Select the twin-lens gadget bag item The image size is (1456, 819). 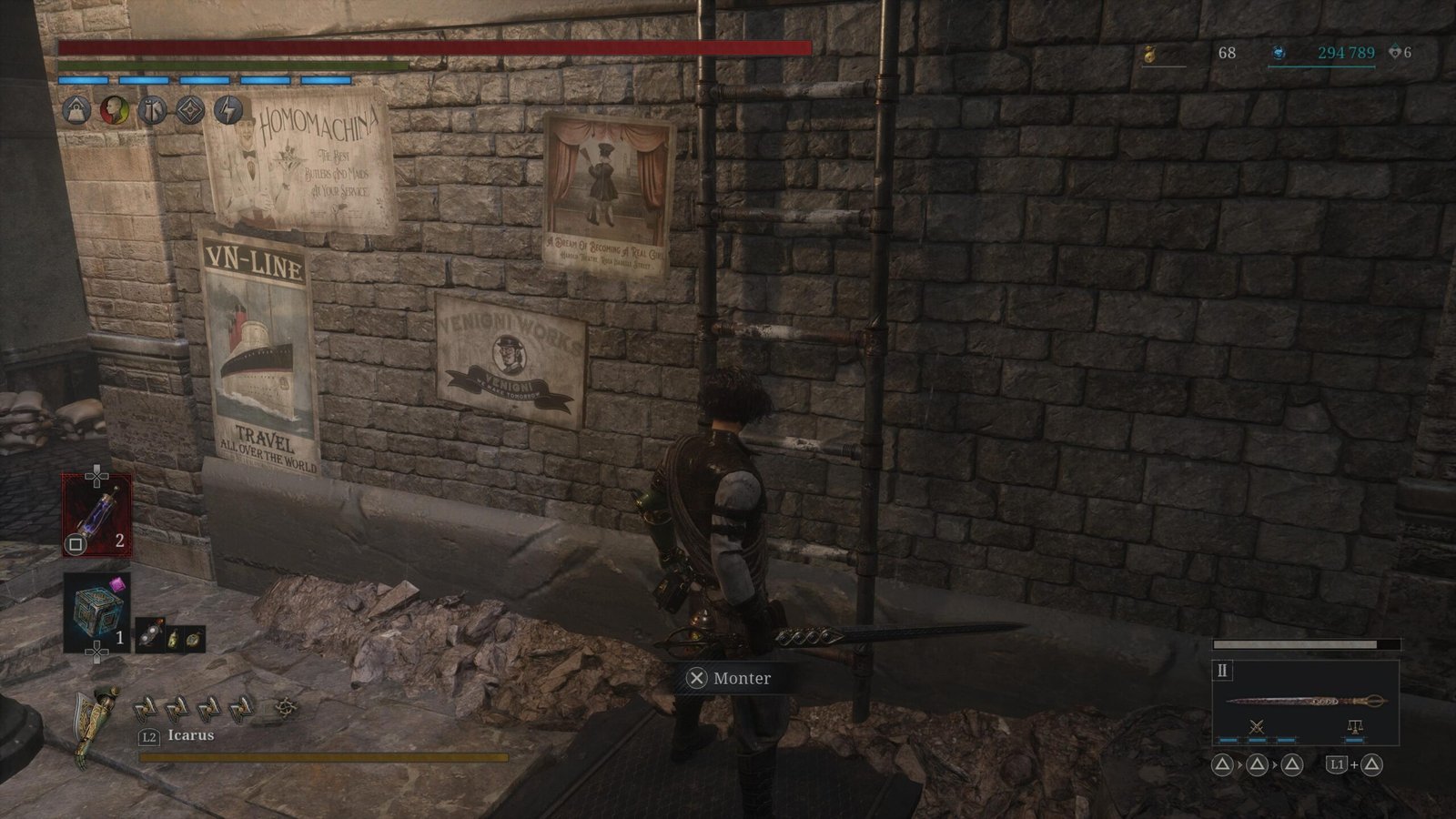(x=150, y=638)
